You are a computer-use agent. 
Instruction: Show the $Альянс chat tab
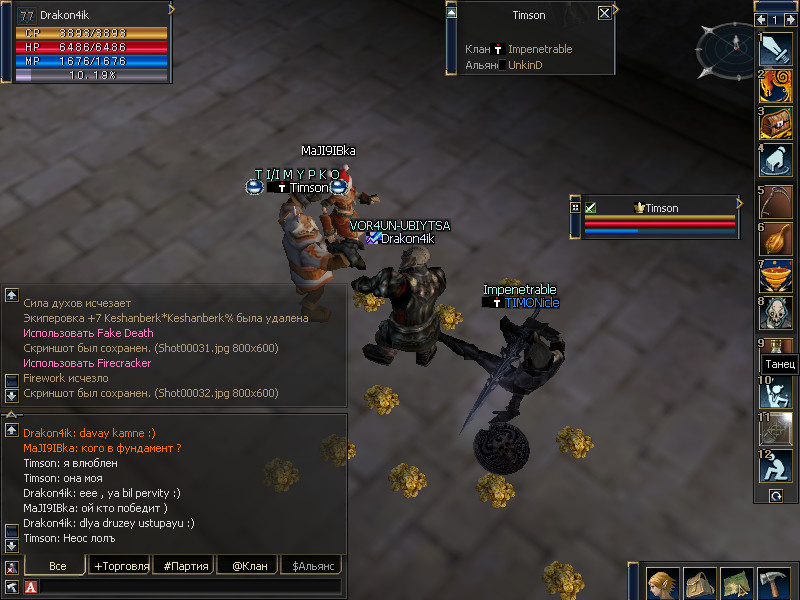point(310,566)
